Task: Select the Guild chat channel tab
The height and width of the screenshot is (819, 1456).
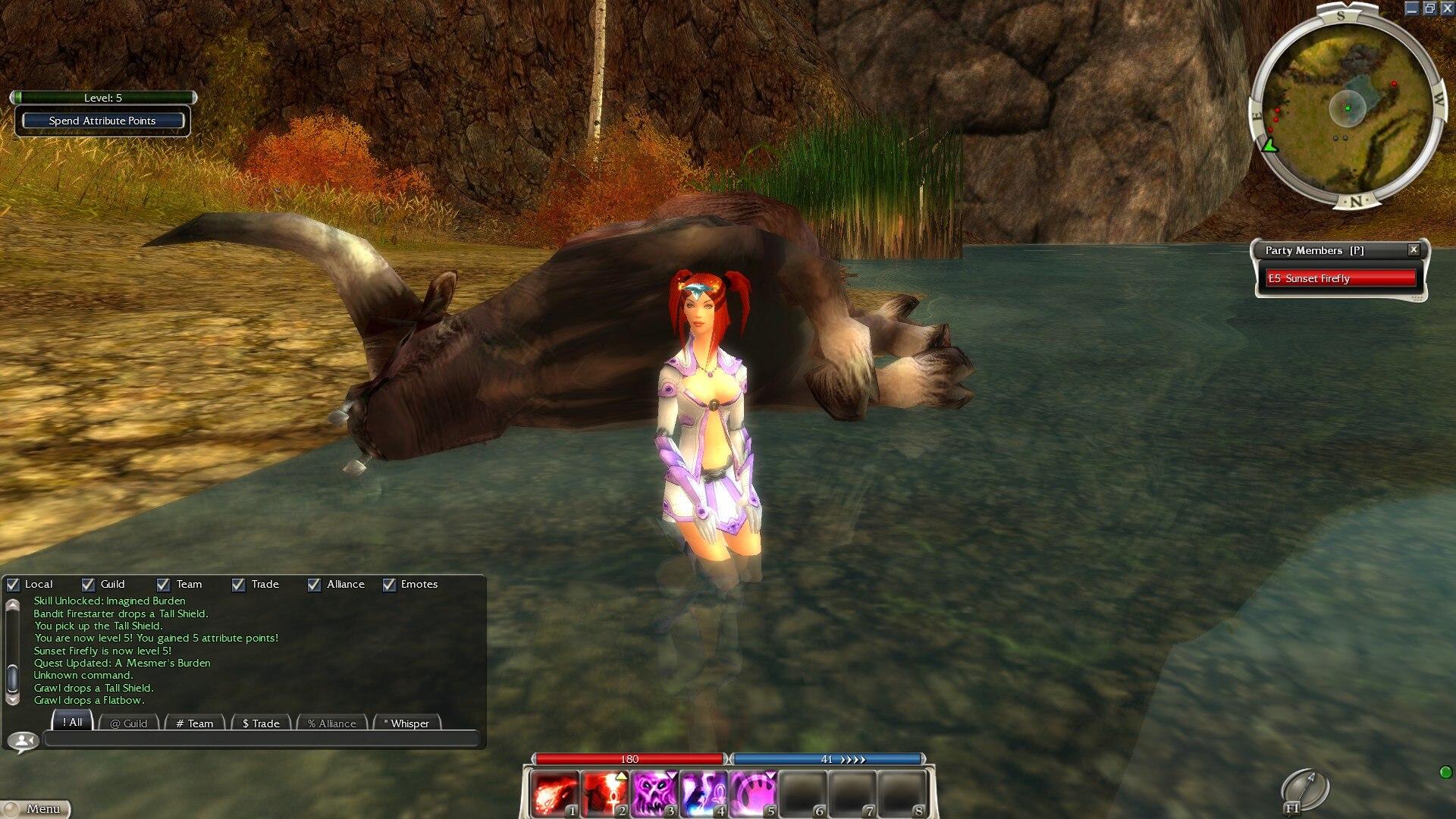Action: tap(129, 723)
